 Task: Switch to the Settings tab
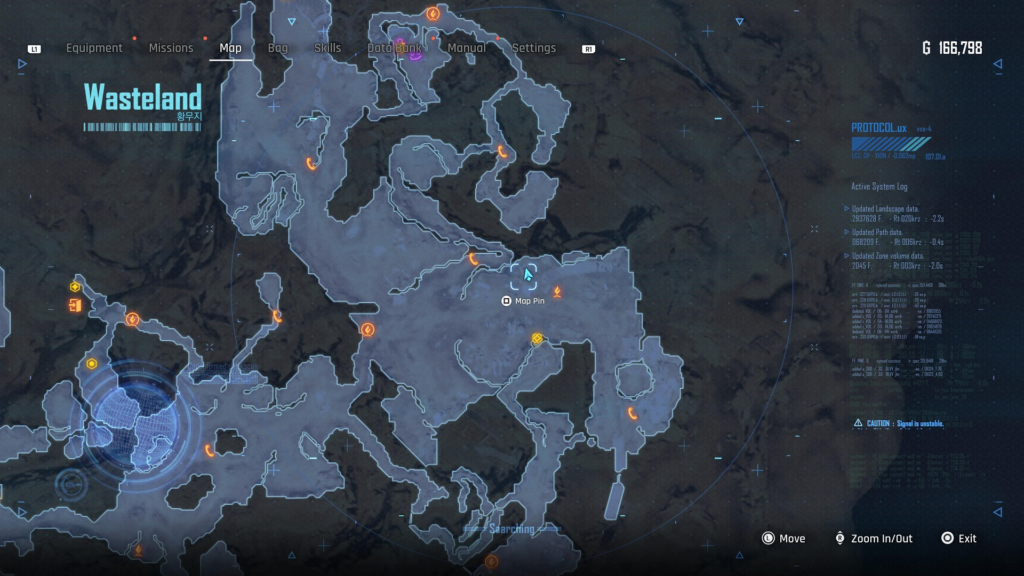coord(534,48)
